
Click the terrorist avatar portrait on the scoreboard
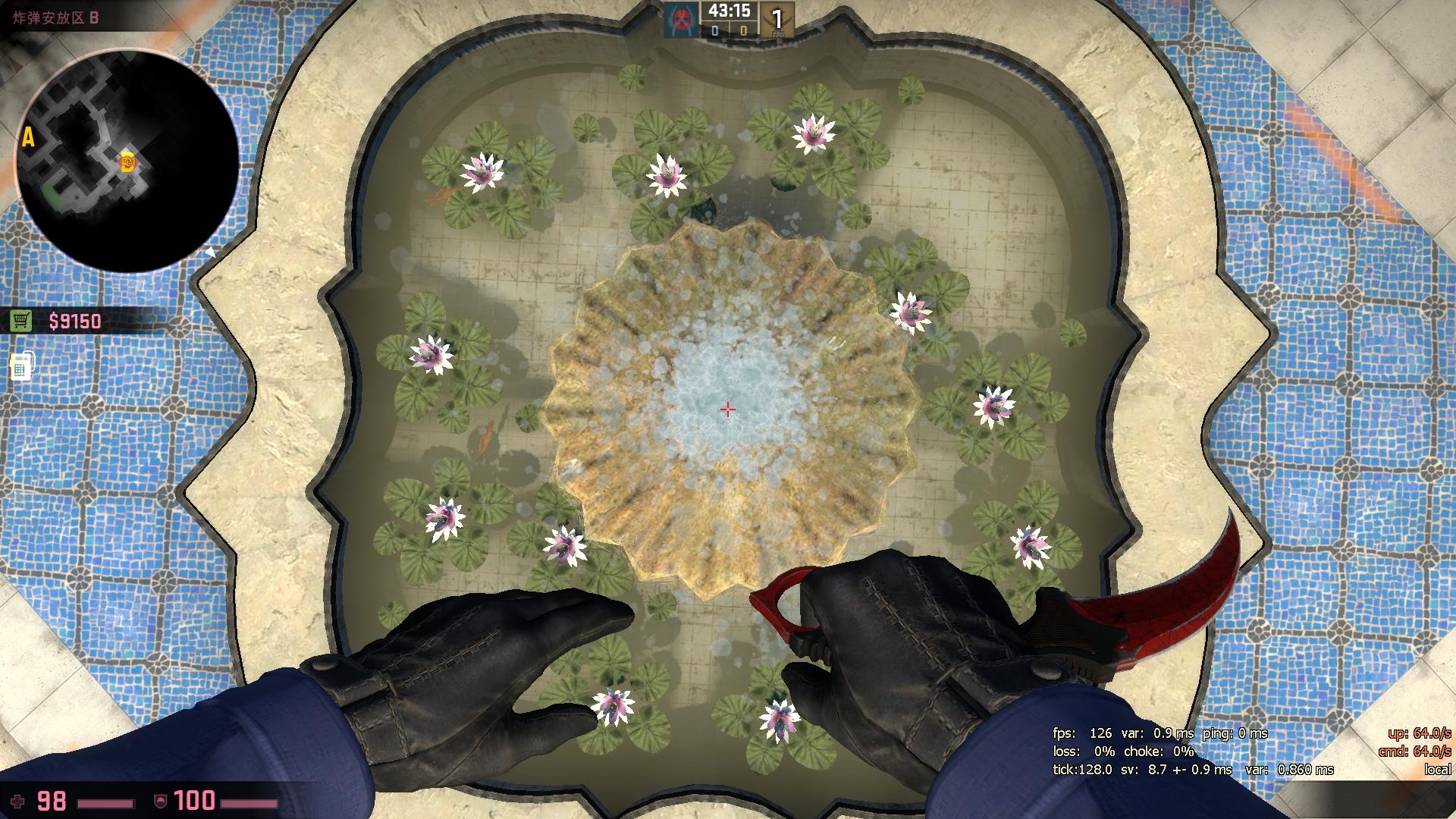click(x=680, y=20)
